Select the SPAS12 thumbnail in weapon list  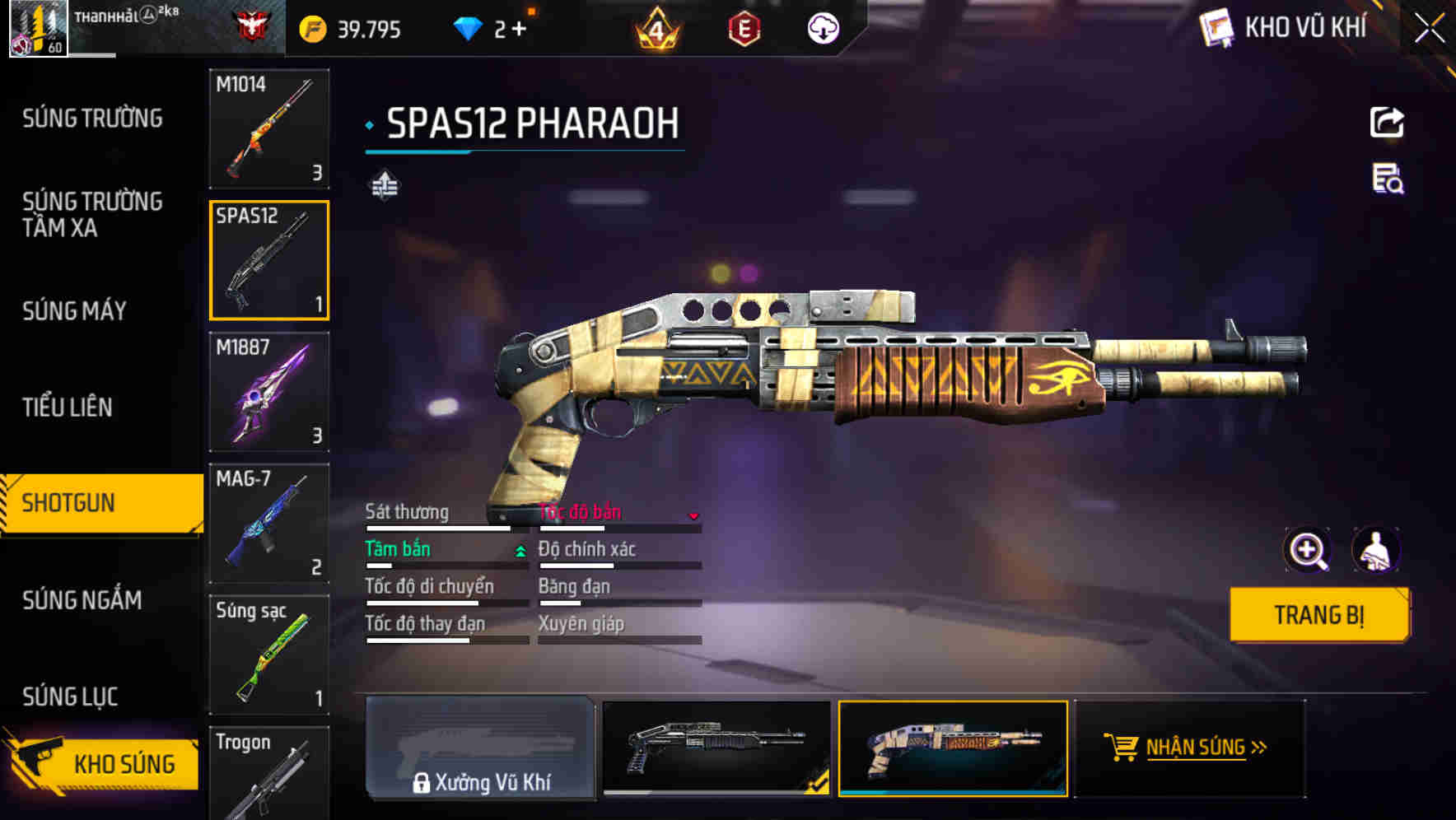(269, 260)
